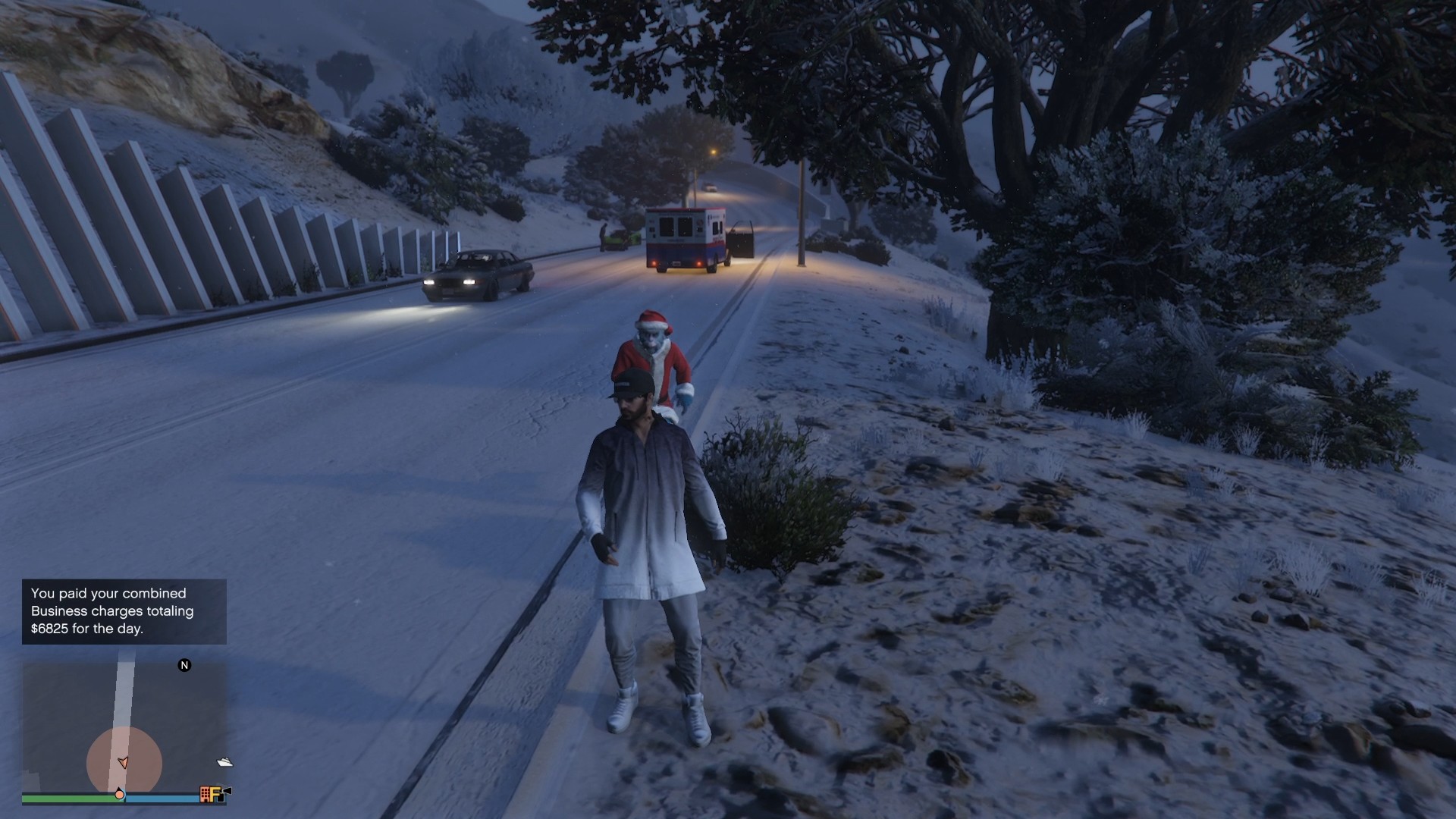
Task: Click the Santa-suited character on the road
Action: click(x=654, y=356)
